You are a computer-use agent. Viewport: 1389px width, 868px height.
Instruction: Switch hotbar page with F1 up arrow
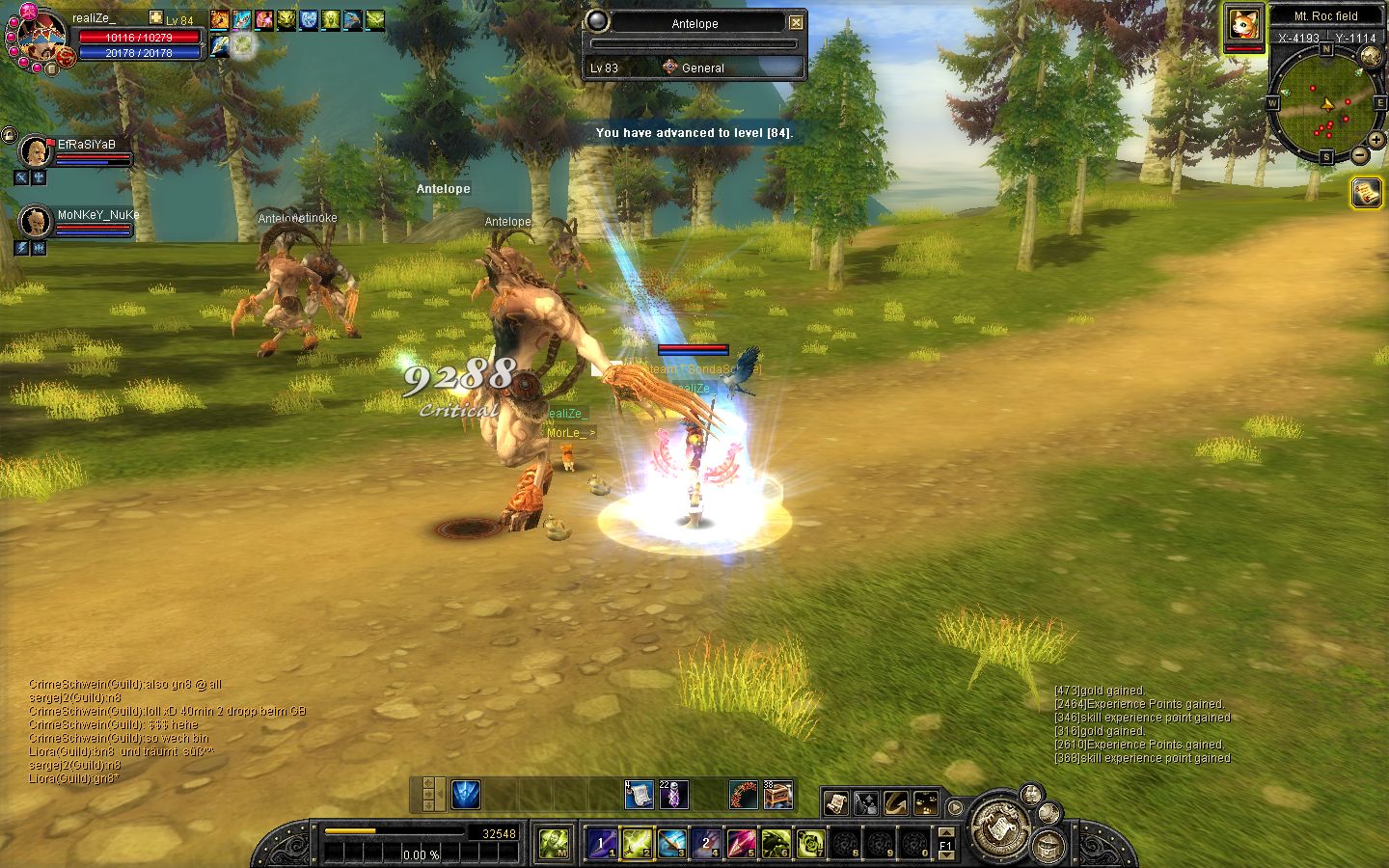pos(946,832)
